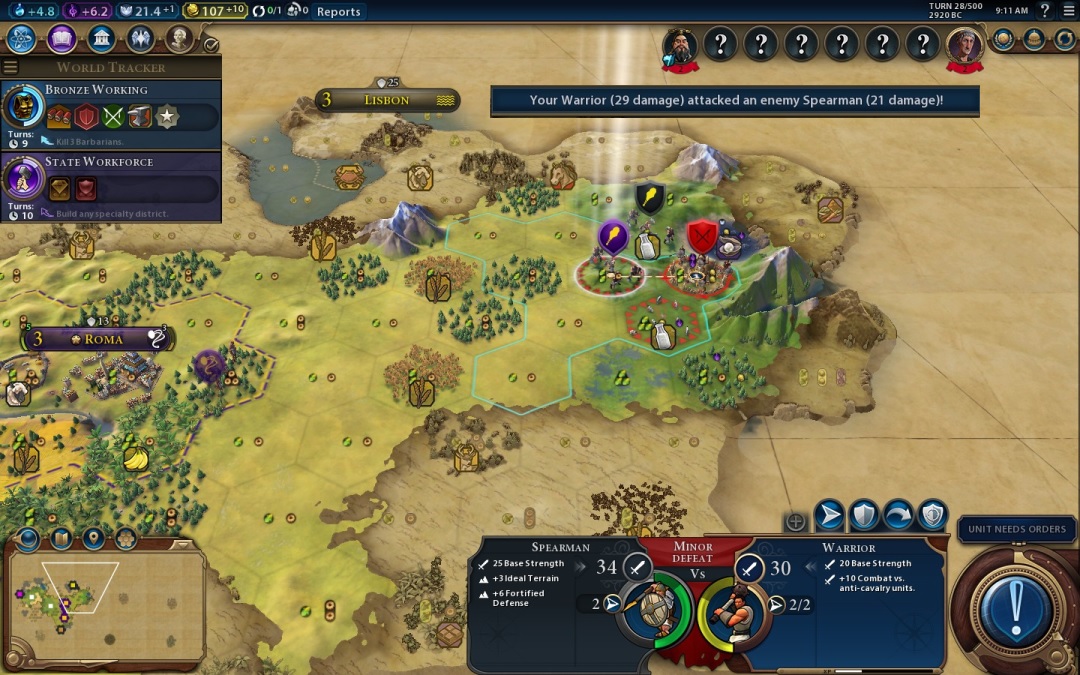The height and width of the screenshot is (675, 1080).
Task: Toggle the World Tracker list menu
Action: click(11, 67)
